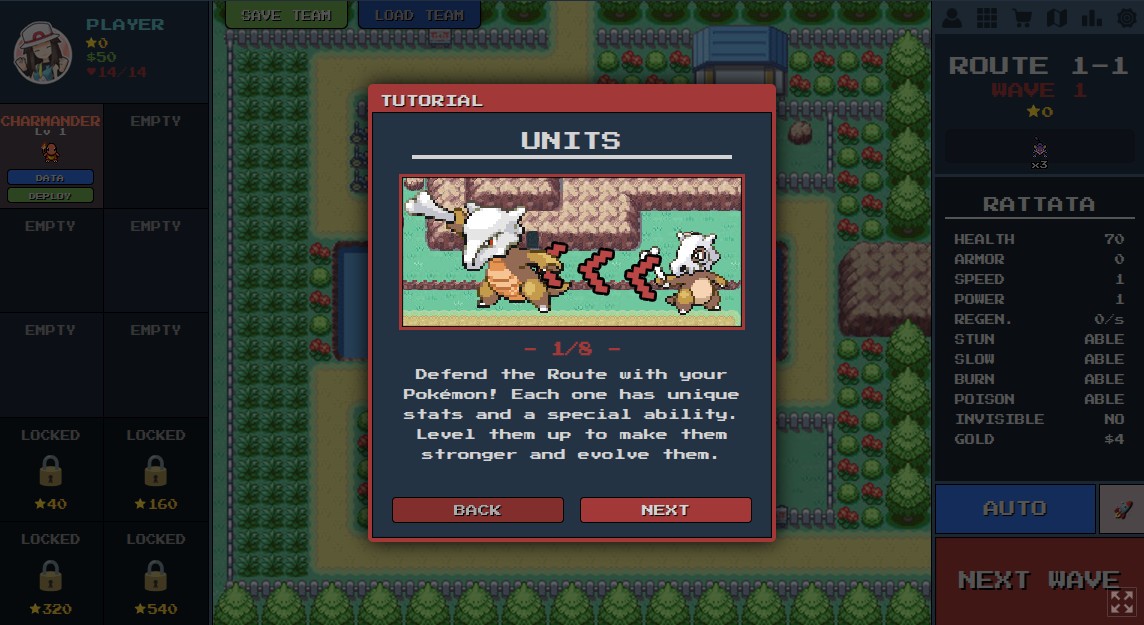The height and width of the screenshot is (625, 1144).
Task: Open the shop cart icon
Action: point(1022,18)
